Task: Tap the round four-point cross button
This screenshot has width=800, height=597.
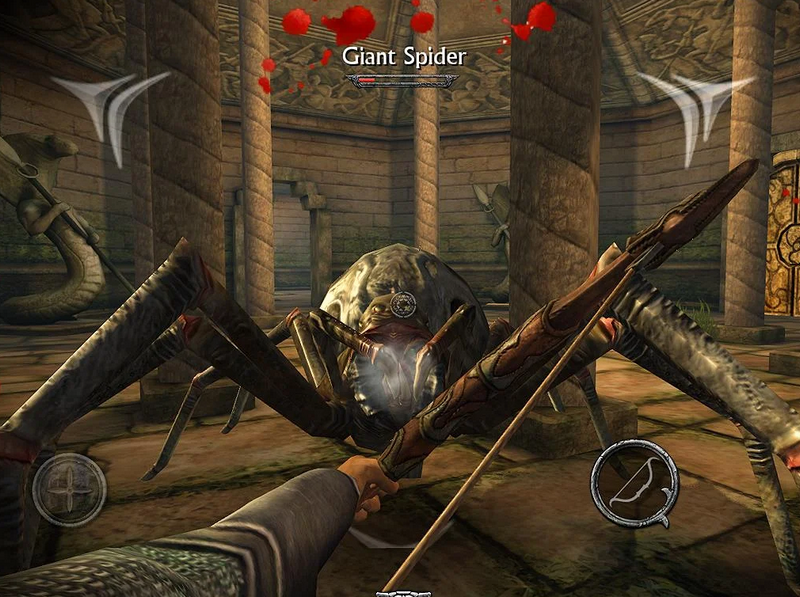Action: pos(68,489)
